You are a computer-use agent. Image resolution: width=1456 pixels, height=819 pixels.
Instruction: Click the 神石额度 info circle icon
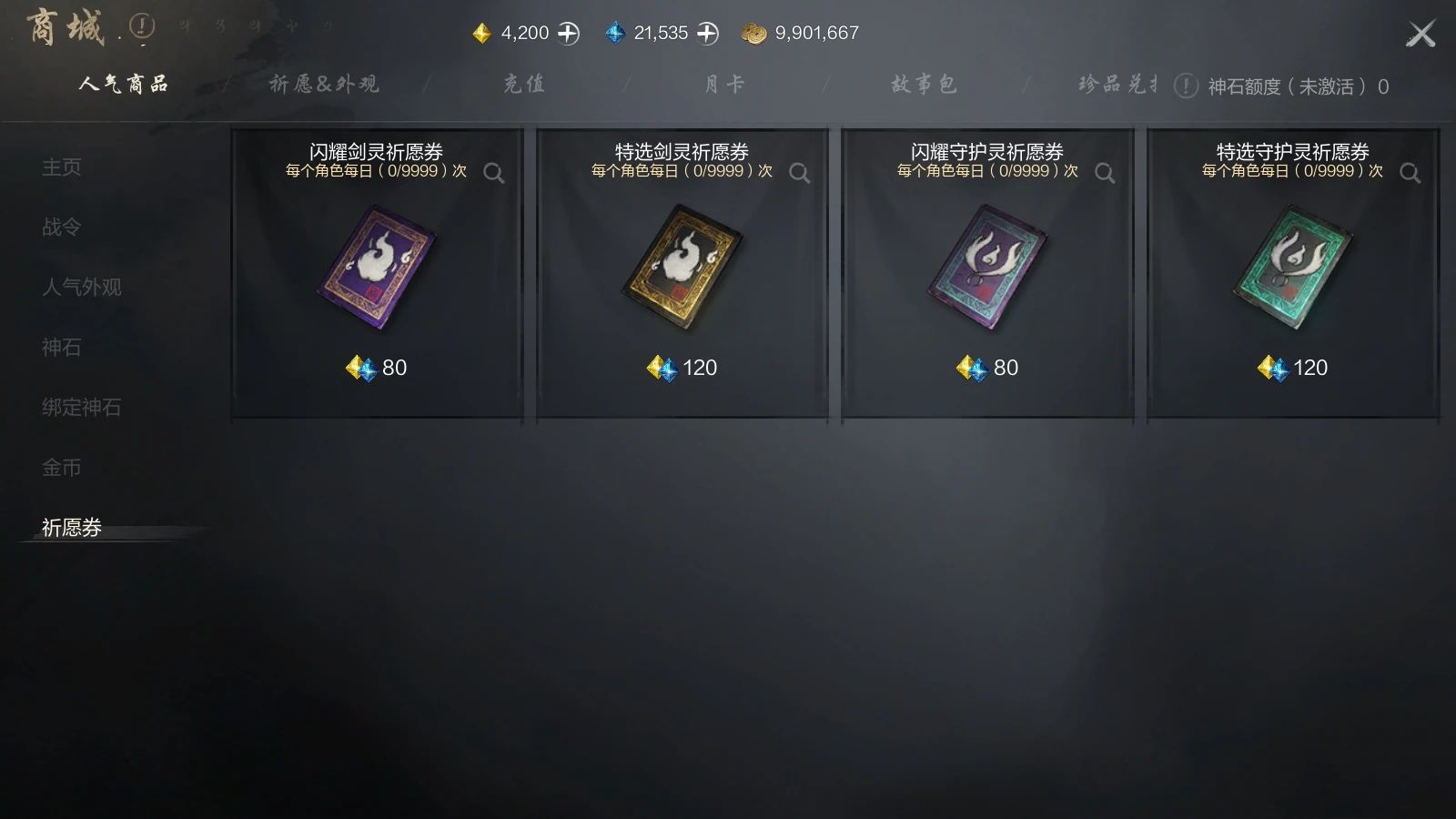[x=1184, y=86]
